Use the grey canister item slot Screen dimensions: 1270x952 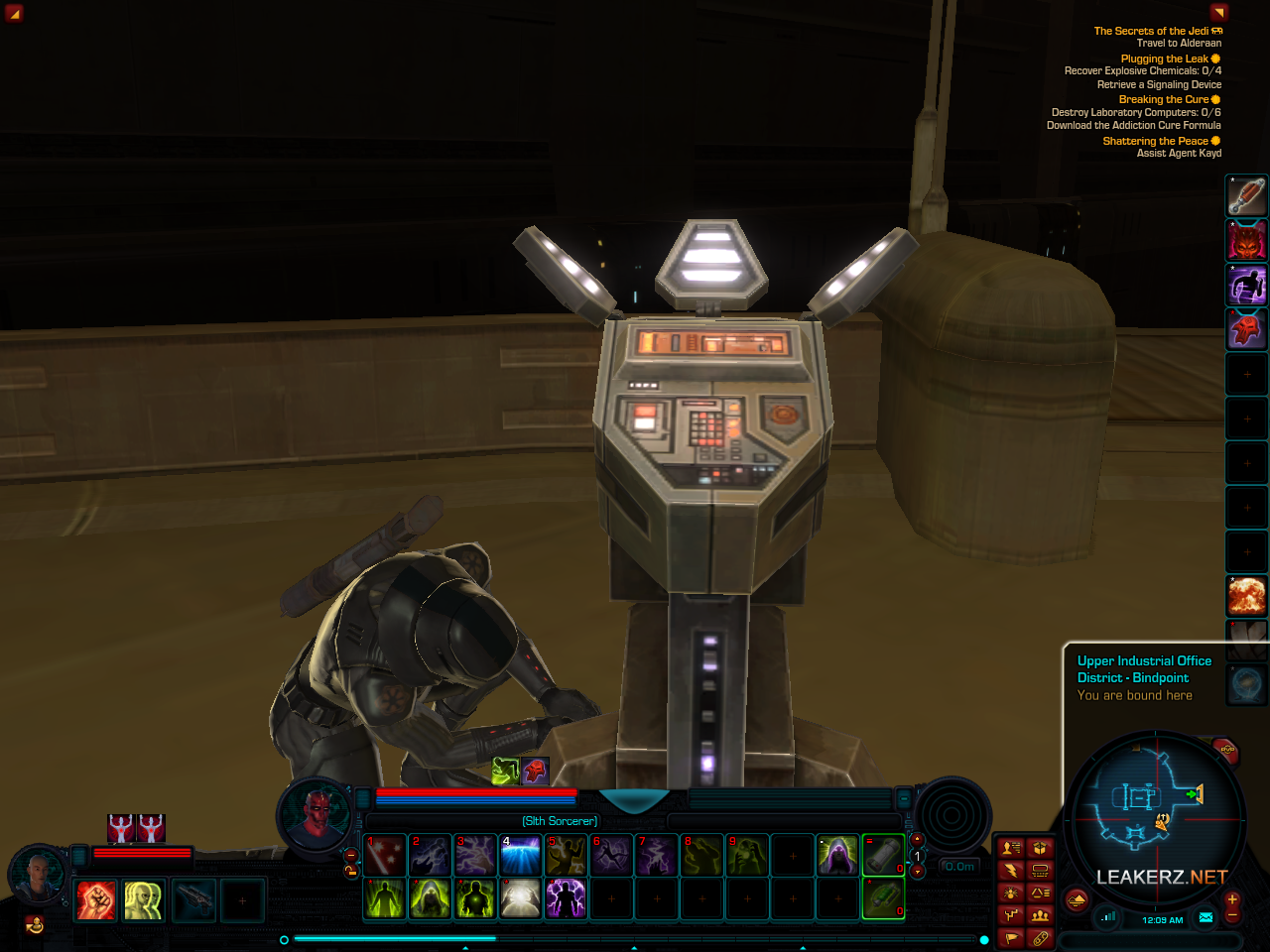point(883,855)
